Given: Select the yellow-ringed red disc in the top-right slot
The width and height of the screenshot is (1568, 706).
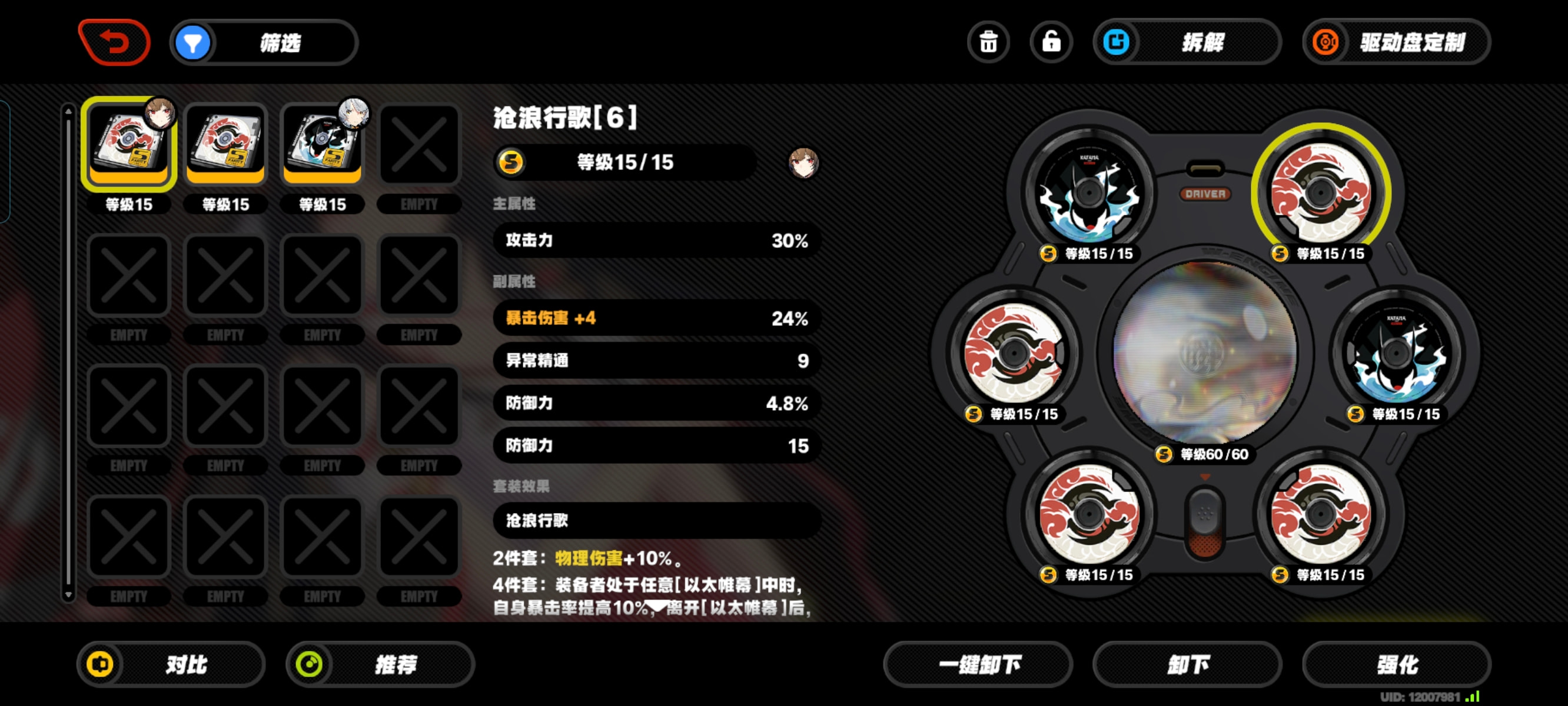Looking at the screenshot, I should click(1320, 193).
